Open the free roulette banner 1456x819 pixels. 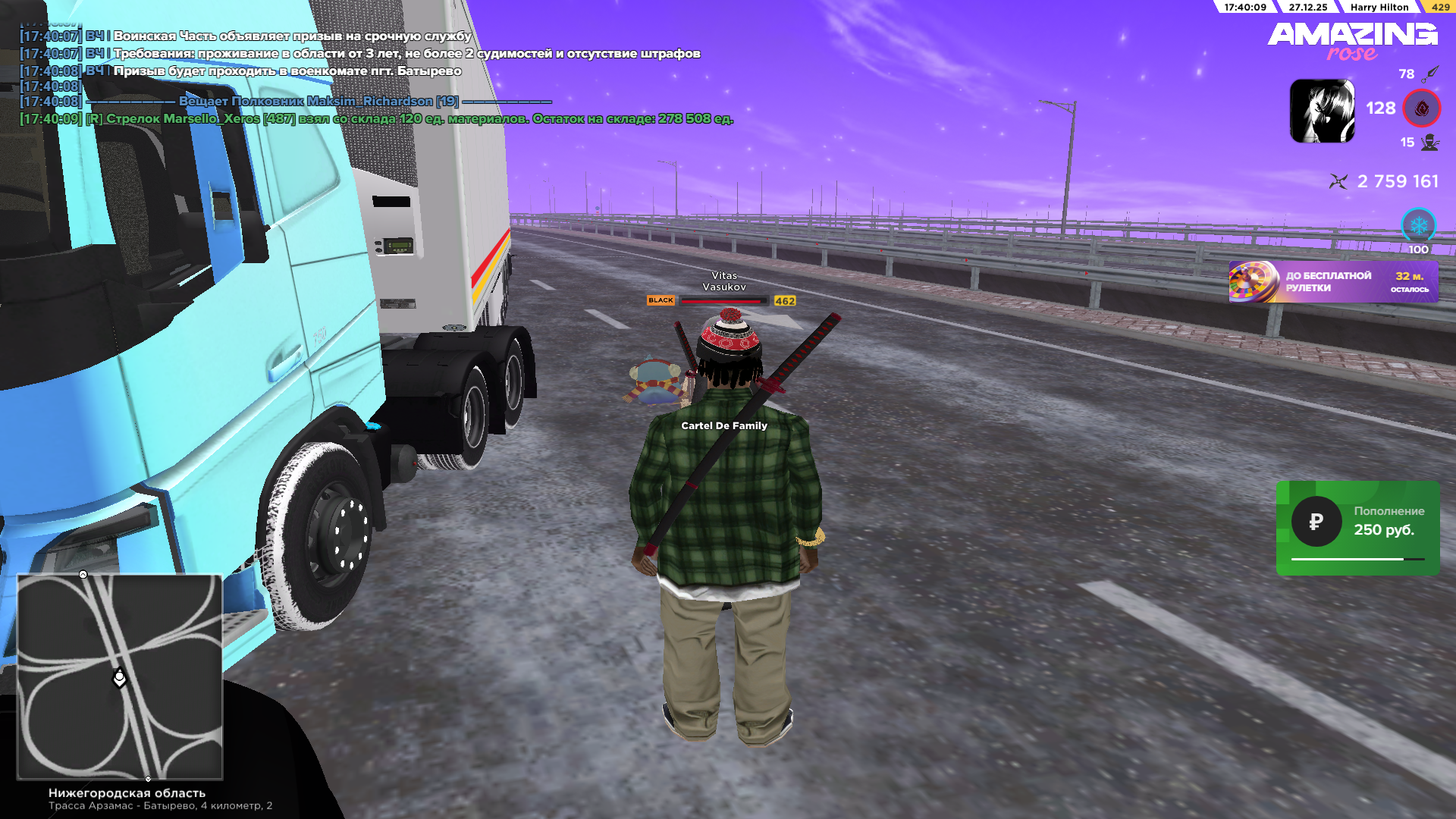pyautogui.click(x=1332, y=282)
